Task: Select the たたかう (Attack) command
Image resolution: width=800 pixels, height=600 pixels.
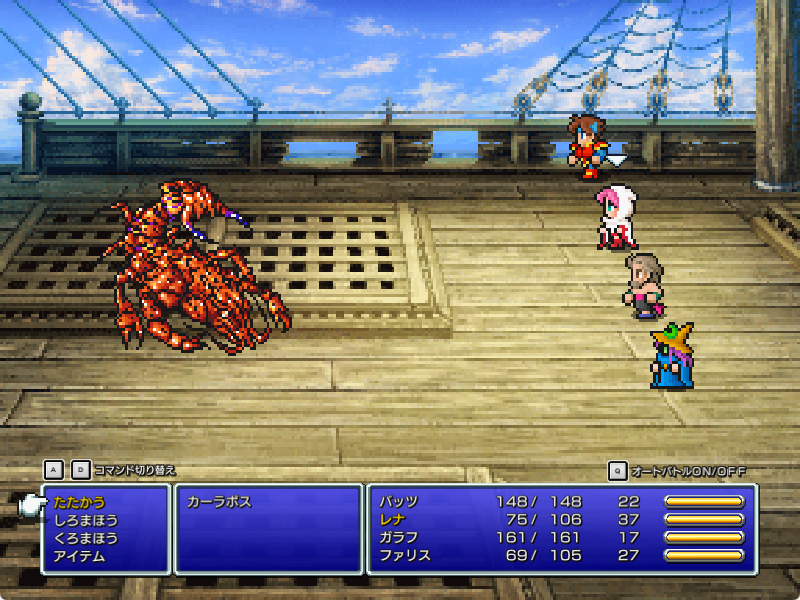Action: pyautogui.click(x=79, y=502)
